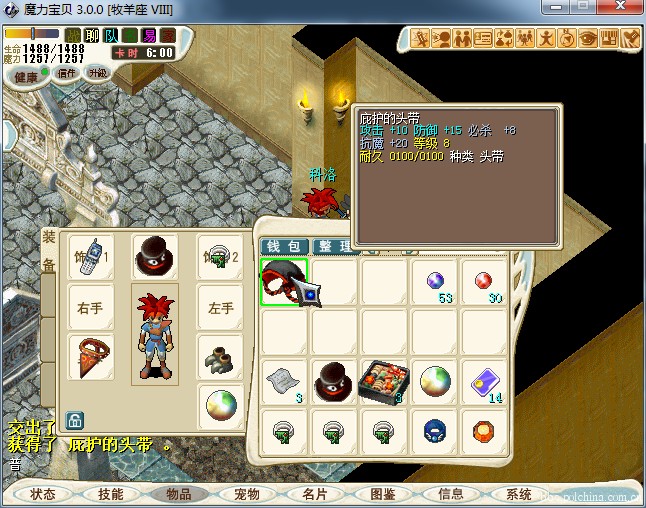Click the 健康 health button

25,76
